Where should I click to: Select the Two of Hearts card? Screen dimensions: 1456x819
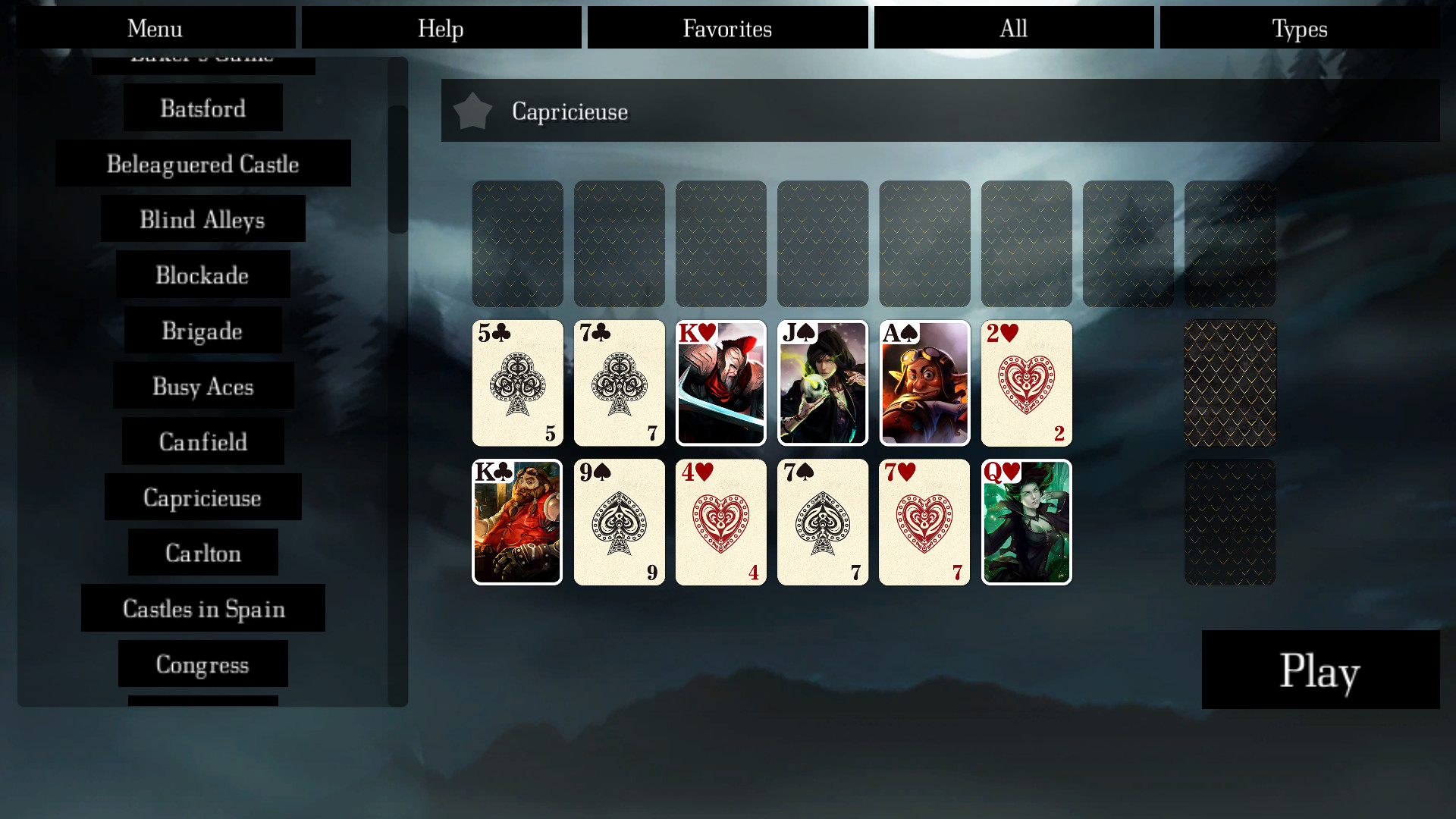1026,383
